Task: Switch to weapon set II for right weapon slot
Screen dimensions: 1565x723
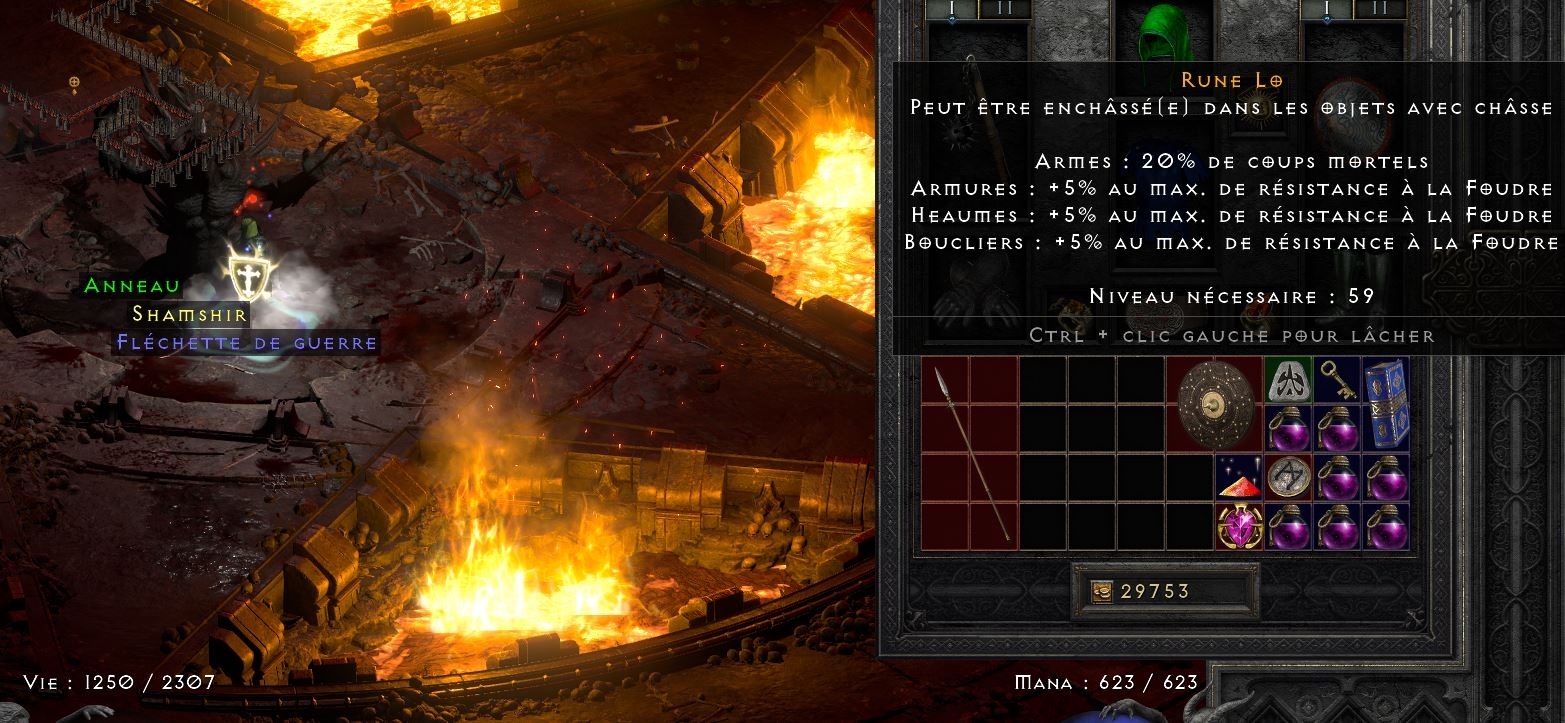Action: (1379, 9)
